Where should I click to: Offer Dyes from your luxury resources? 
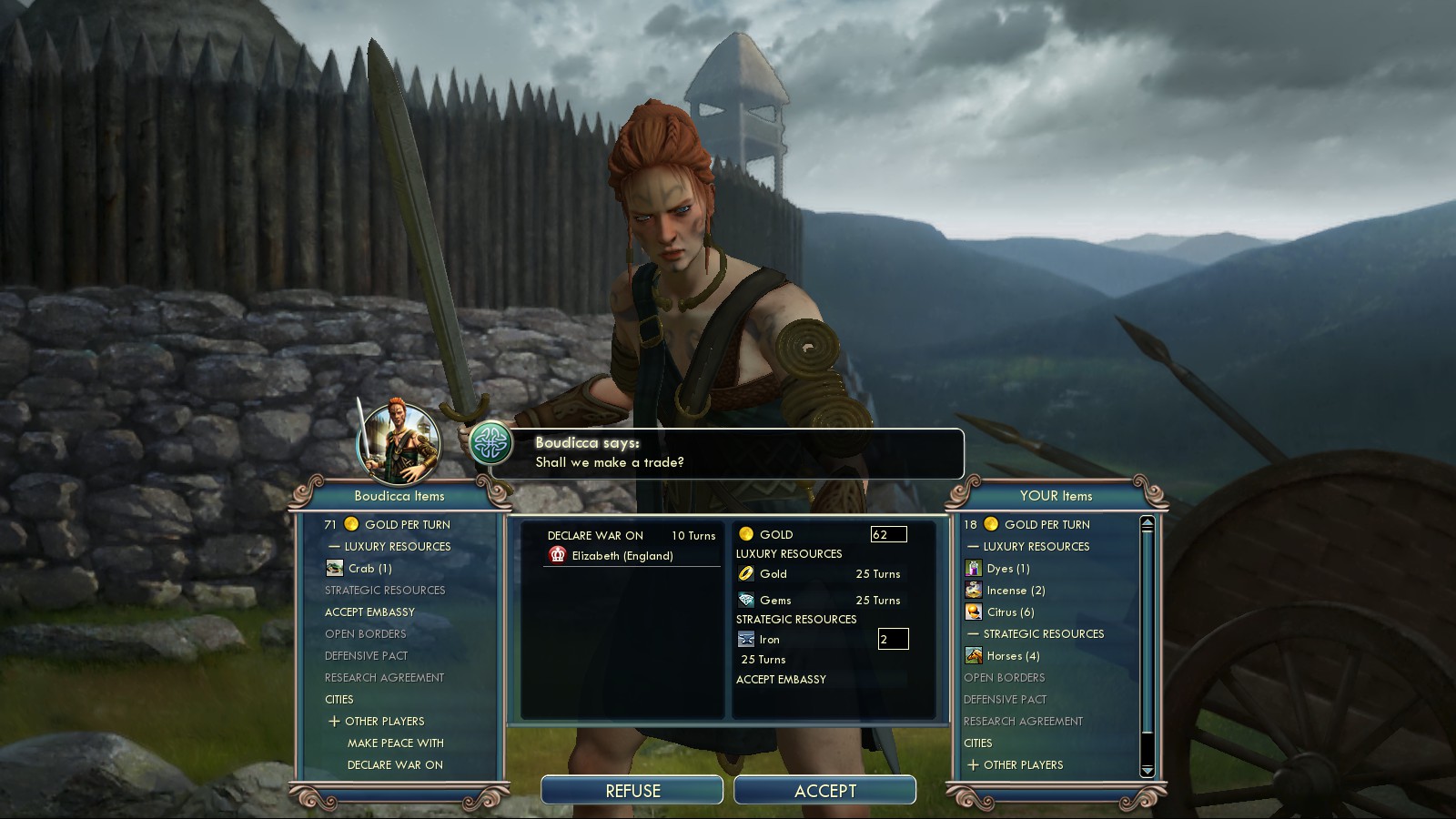click(1008, 569)
